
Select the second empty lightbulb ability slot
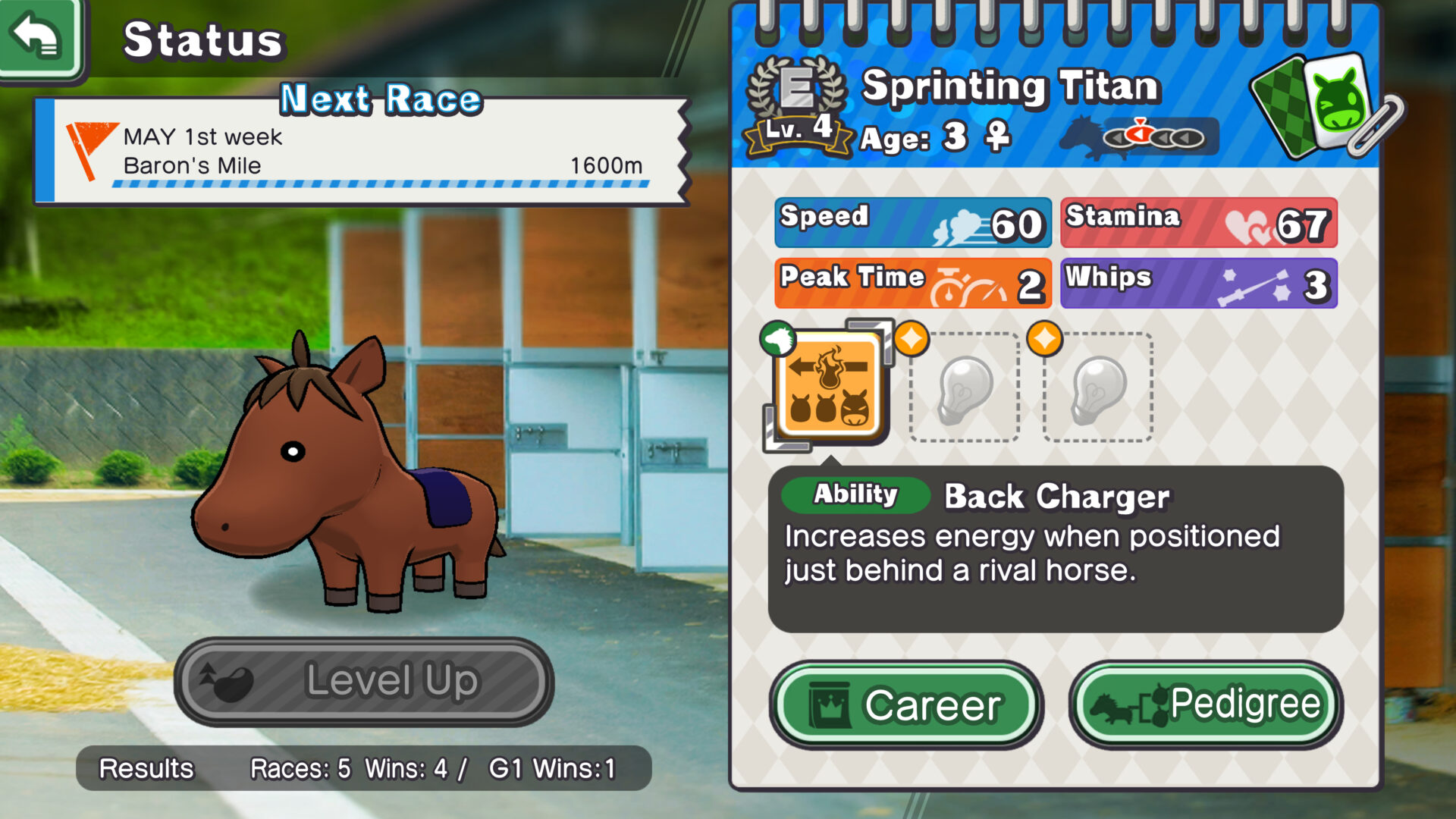coord(1097,391)
